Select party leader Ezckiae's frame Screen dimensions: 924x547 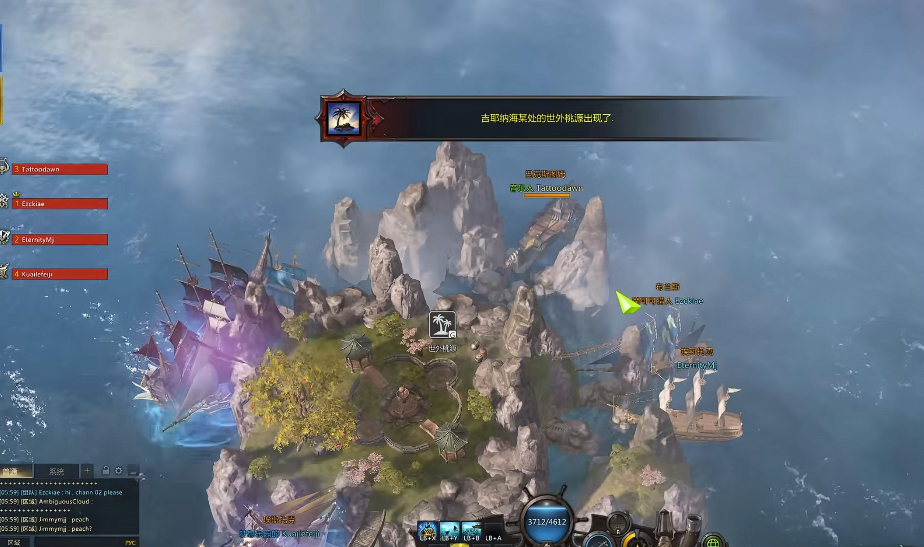click(58, 204)
